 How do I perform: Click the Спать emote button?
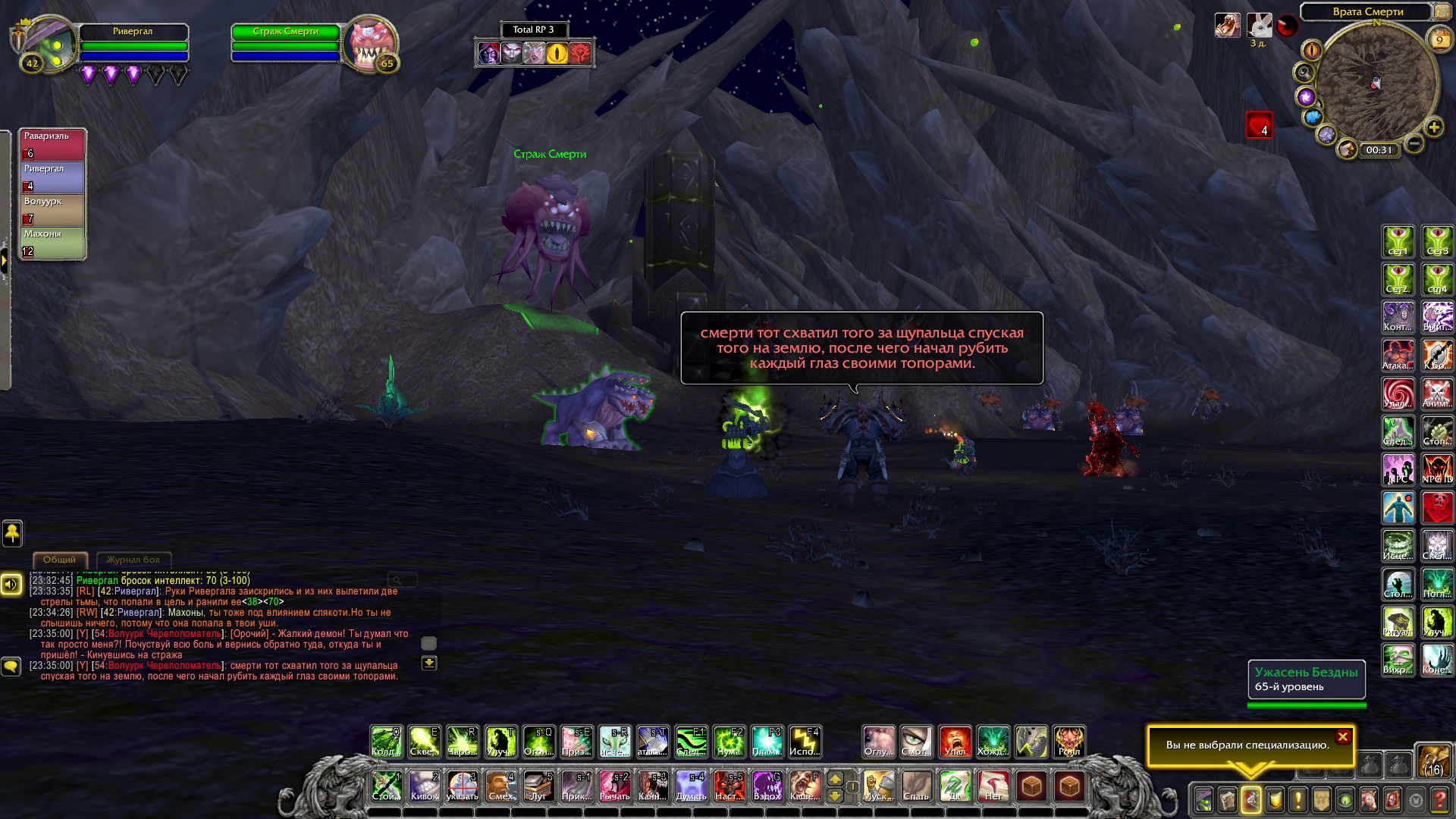coord(916,786)
